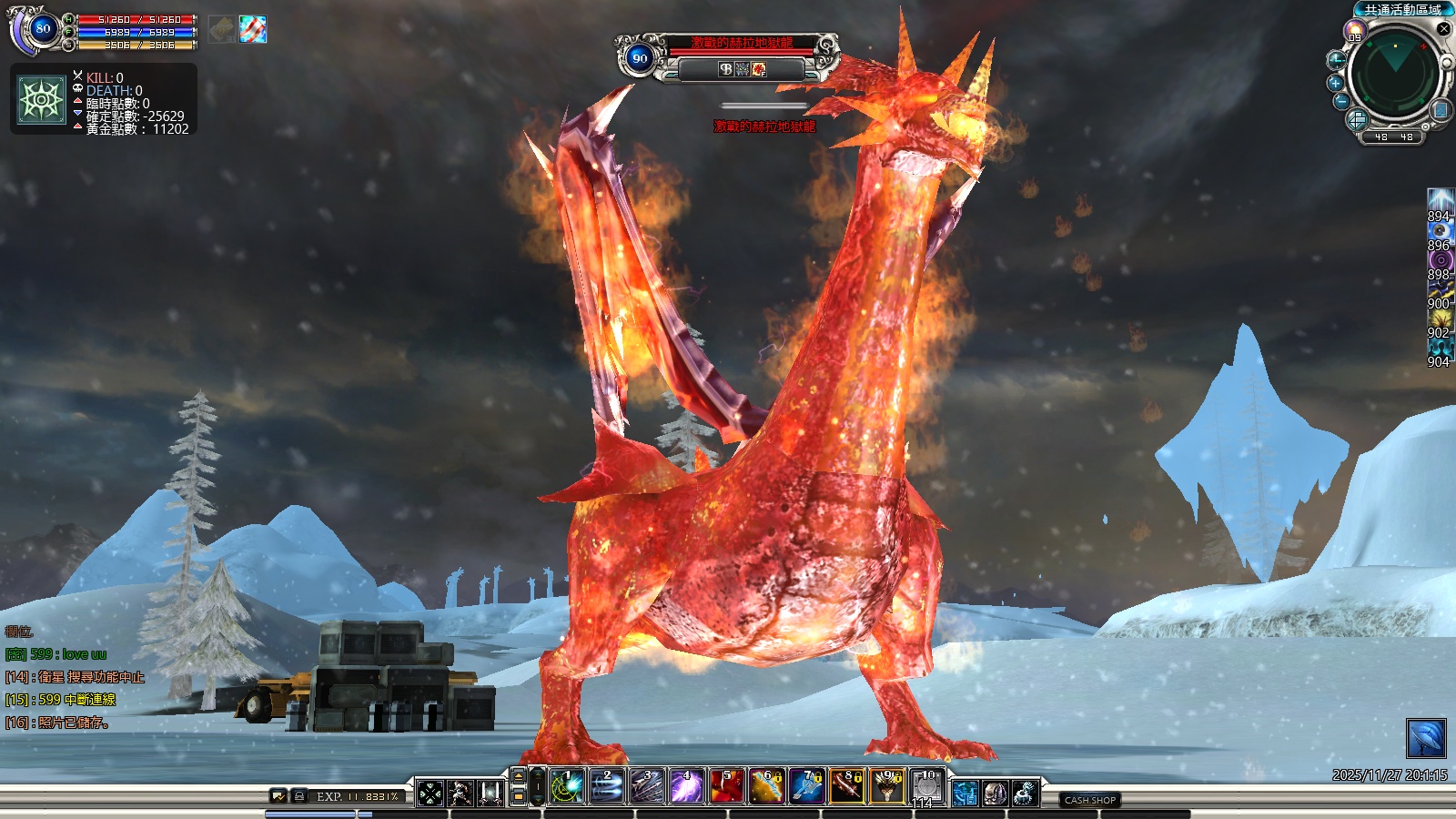Image resolution: width=1456 pixels, height=819 pixels.
Task: Click the boss target level 90 frame
Action: (640, 58)
